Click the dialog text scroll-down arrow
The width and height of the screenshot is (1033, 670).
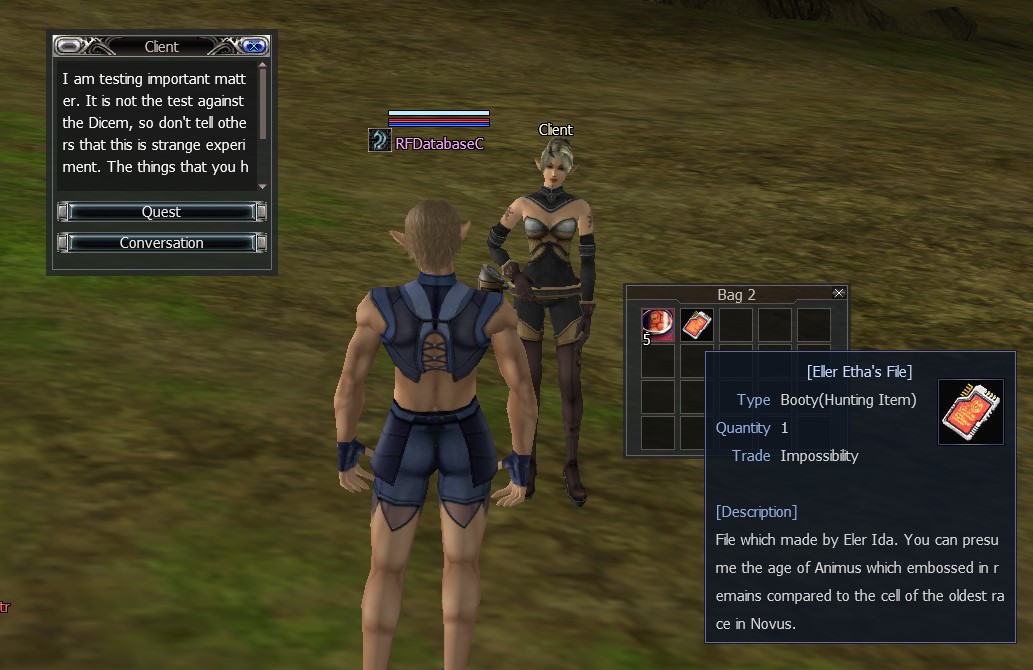pos(263,186)
